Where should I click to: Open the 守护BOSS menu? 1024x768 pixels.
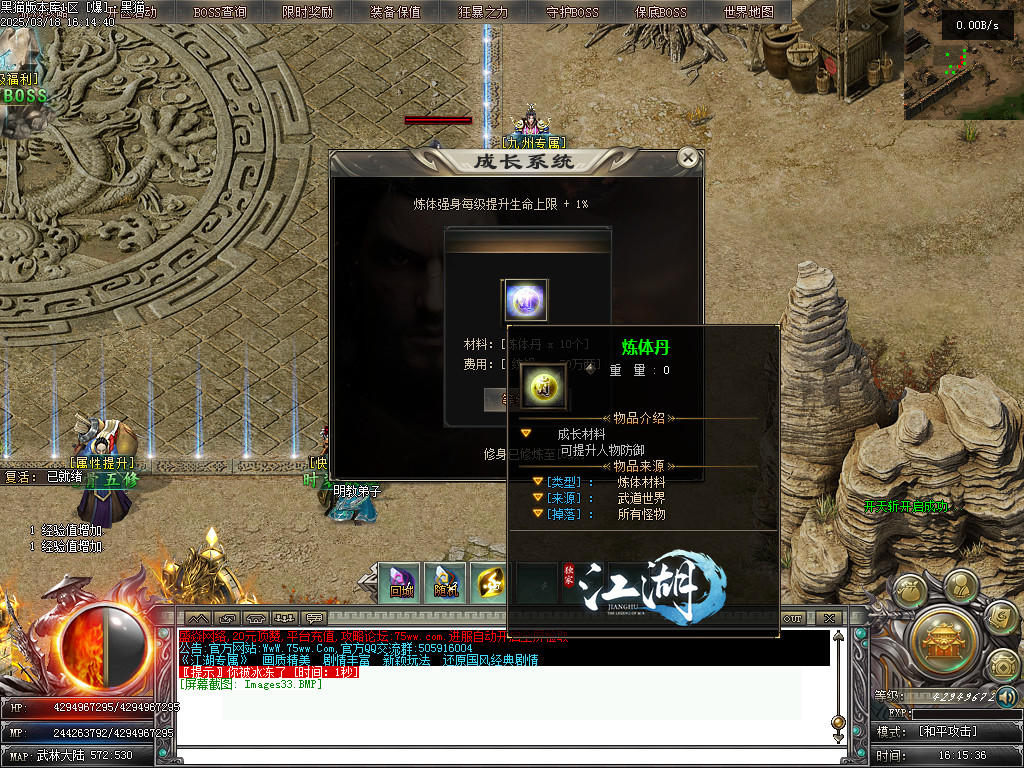click(572, 12)
